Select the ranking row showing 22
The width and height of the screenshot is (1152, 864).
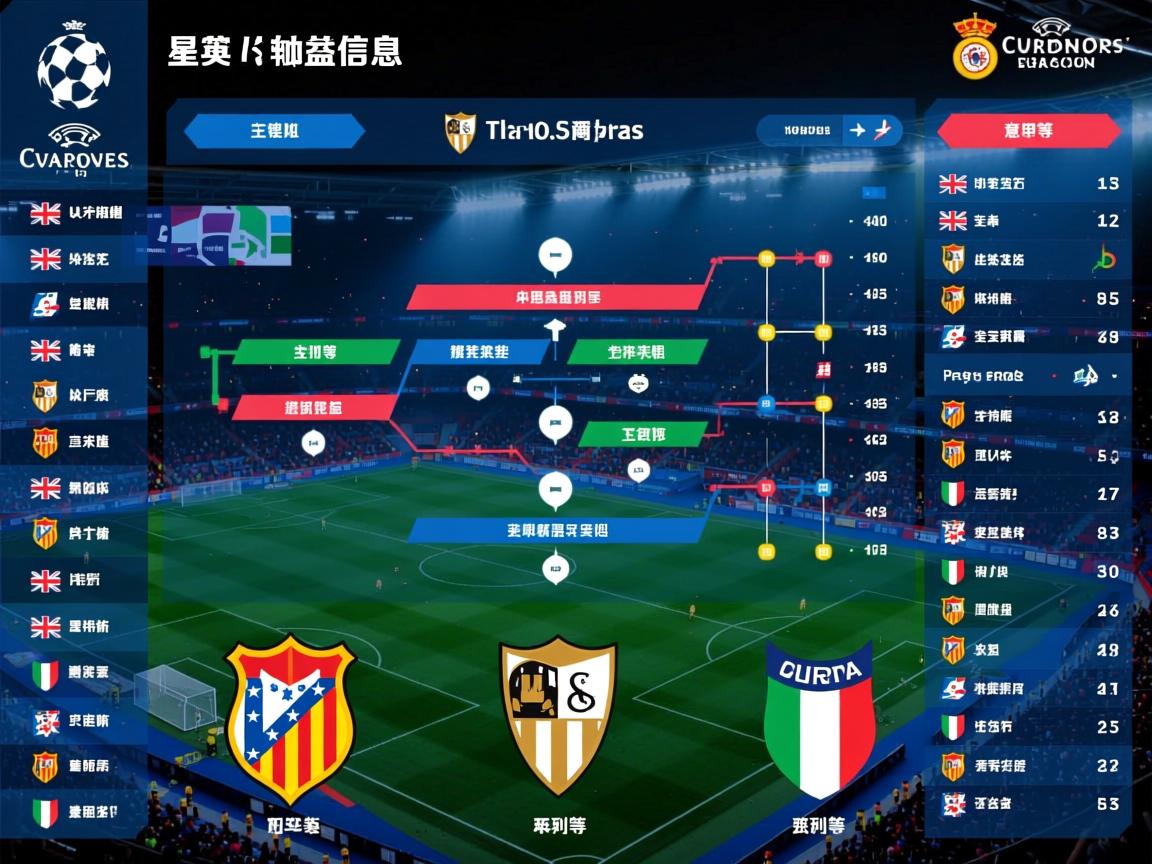pyautogui.click(x=1030, y=766)
